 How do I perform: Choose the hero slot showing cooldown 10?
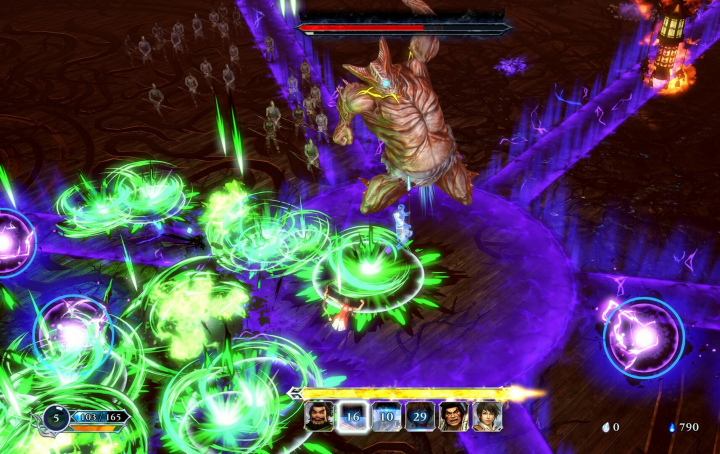386,416
